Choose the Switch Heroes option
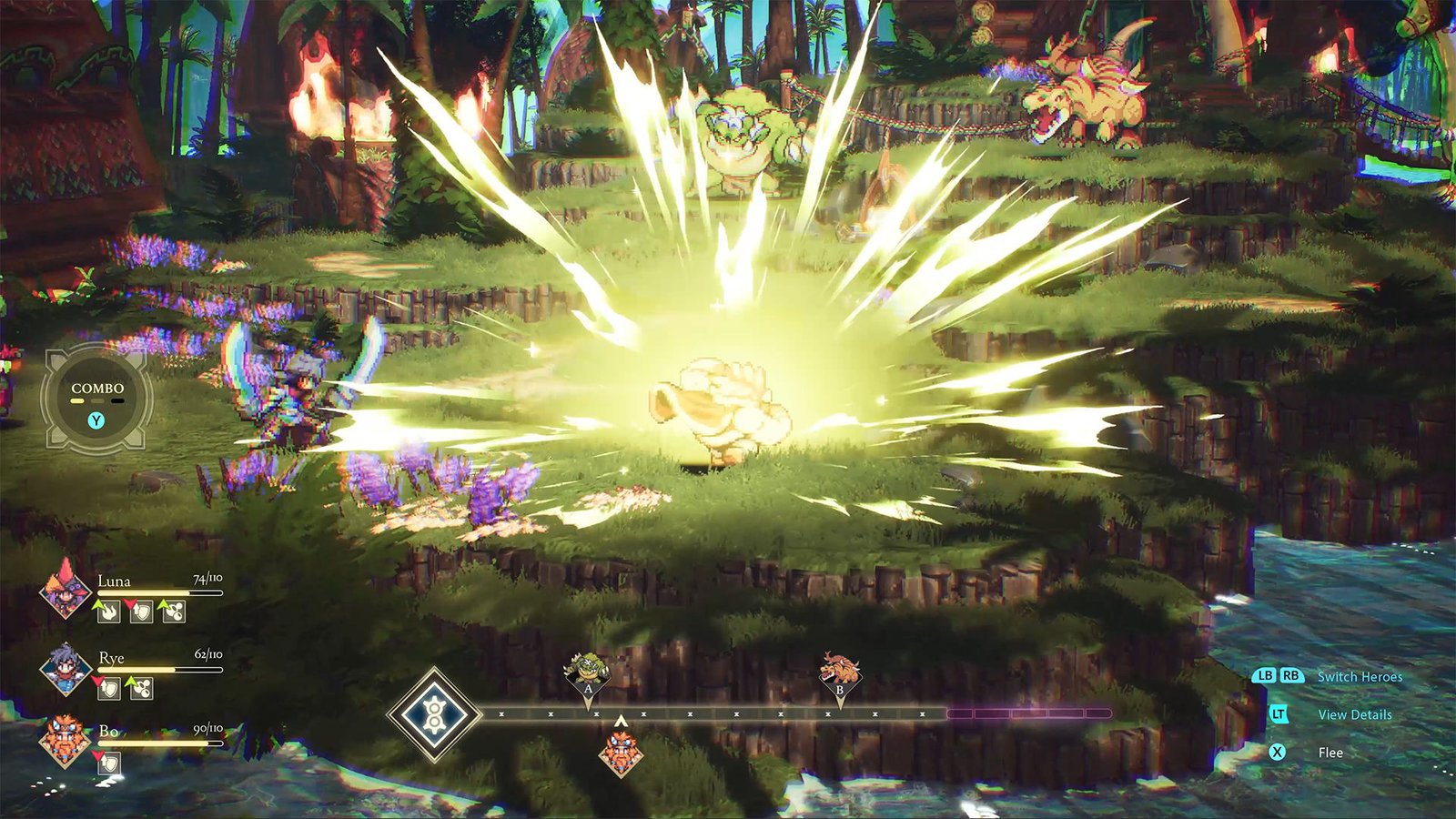The width and height of the screenshot is (1456, 819). [x=1360, y=677]
